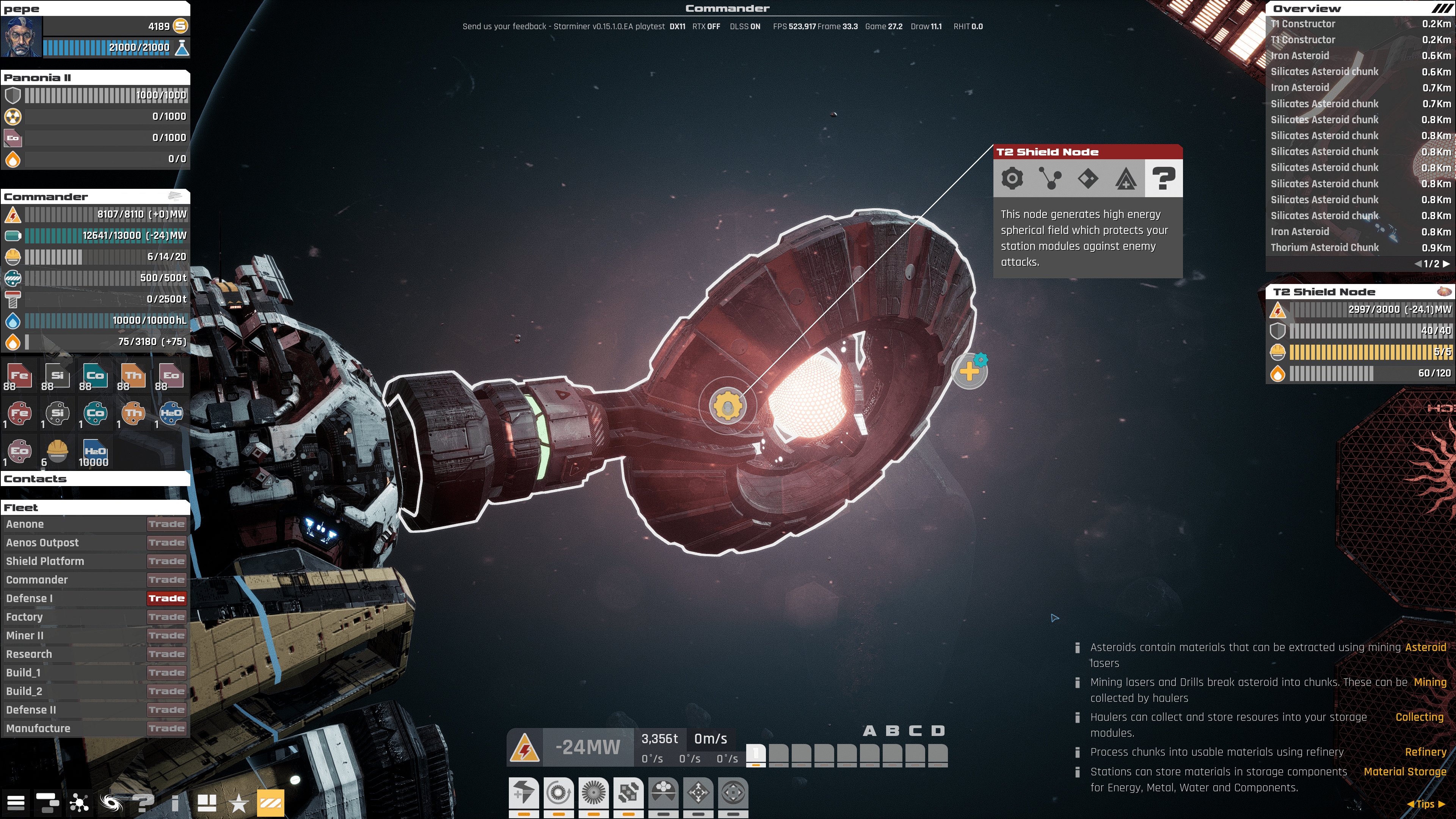This screenshot has width=1456, height=819.
Task: Choose Miner II from the Fleet list
Action: pos(25,635)
